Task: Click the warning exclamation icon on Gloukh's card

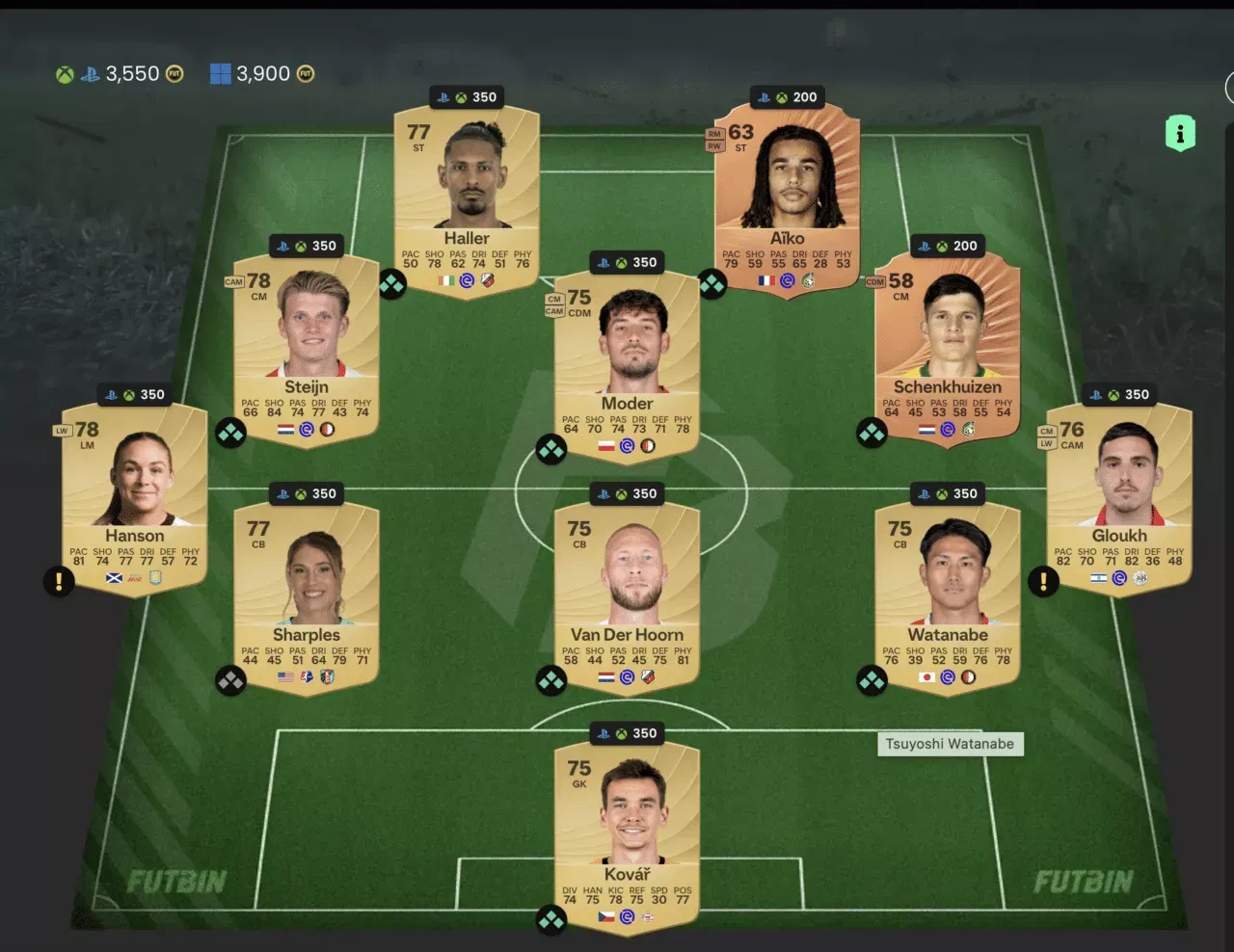Action: (1042, 582)
